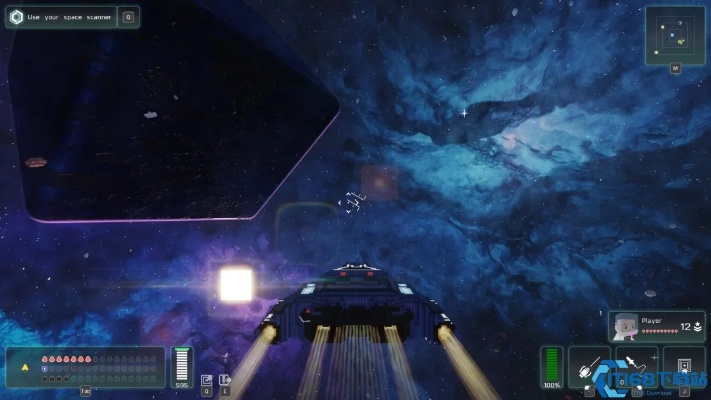Click the space scanner objective tracker
The height and width of the screenshot is (400, 711).
pyautogui.click(x=62, y=17)
